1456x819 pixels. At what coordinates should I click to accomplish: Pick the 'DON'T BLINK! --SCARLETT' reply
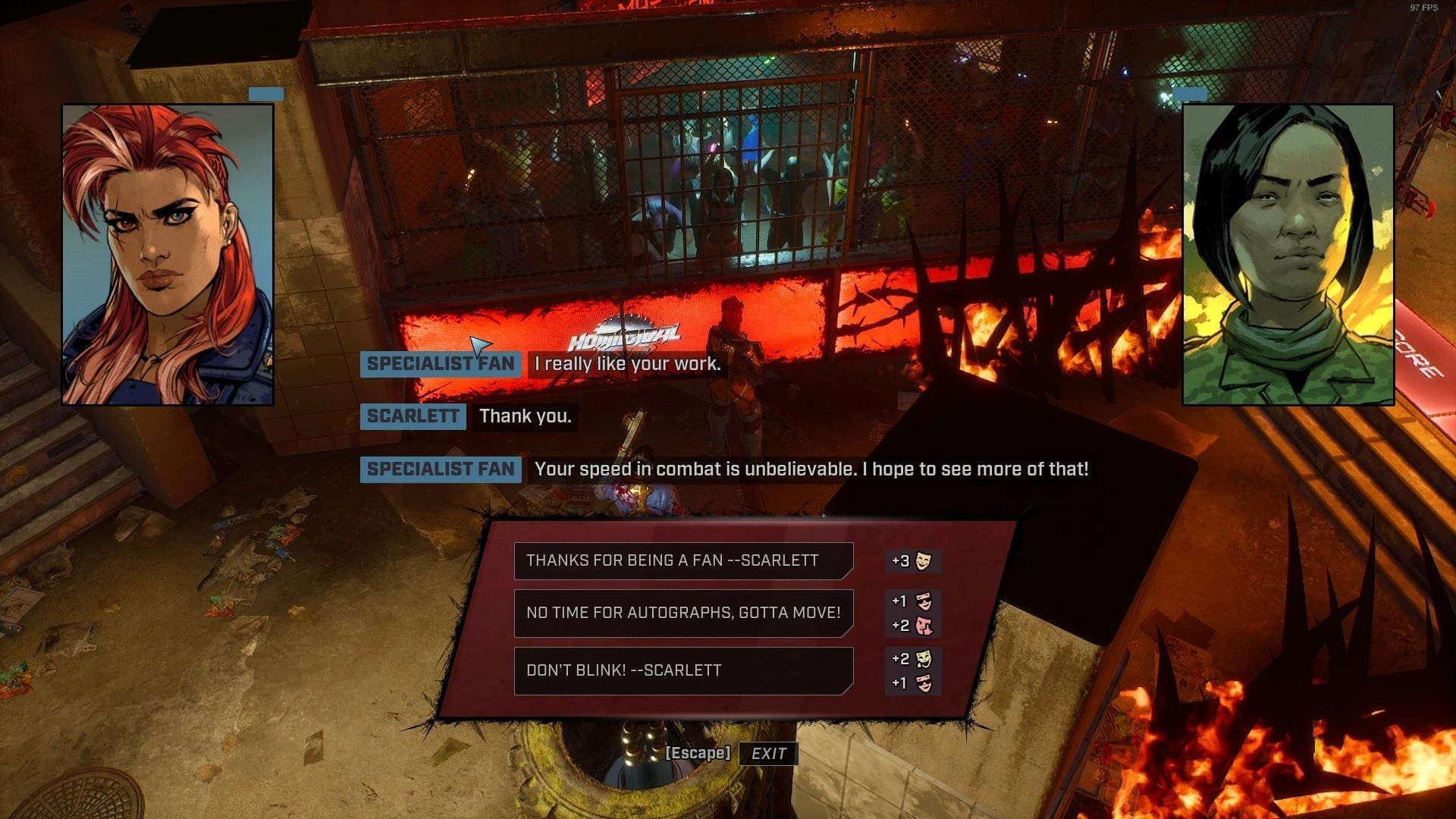(682, 670)
